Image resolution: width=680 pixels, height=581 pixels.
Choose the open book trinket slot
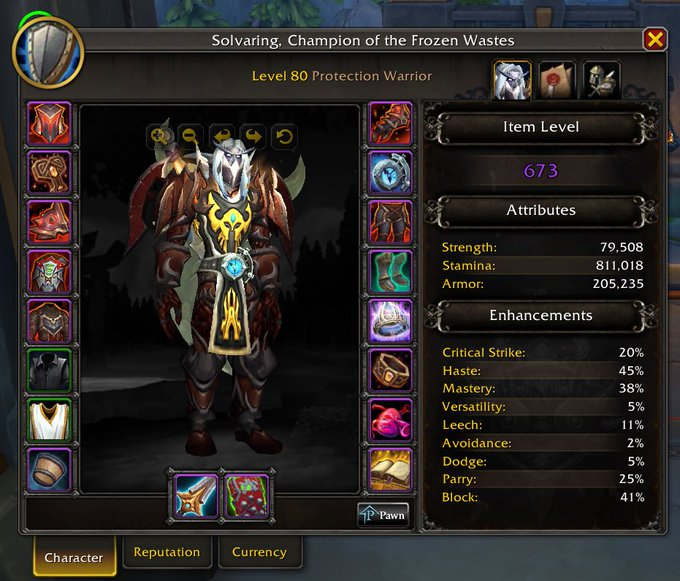[390, 469]
